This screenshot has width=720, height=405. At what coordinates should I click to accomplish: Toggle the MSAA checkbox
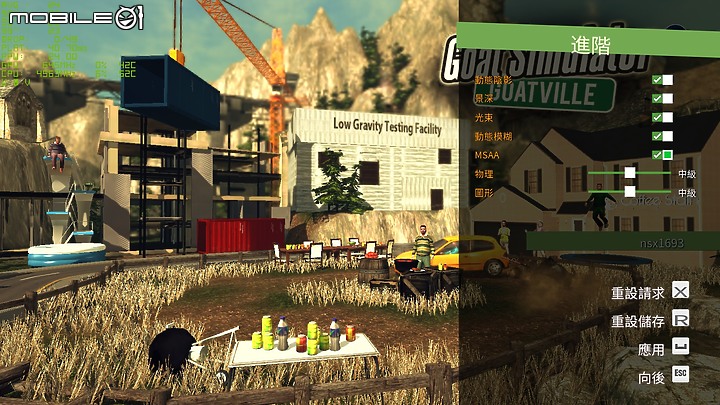(x=662, y=155)
